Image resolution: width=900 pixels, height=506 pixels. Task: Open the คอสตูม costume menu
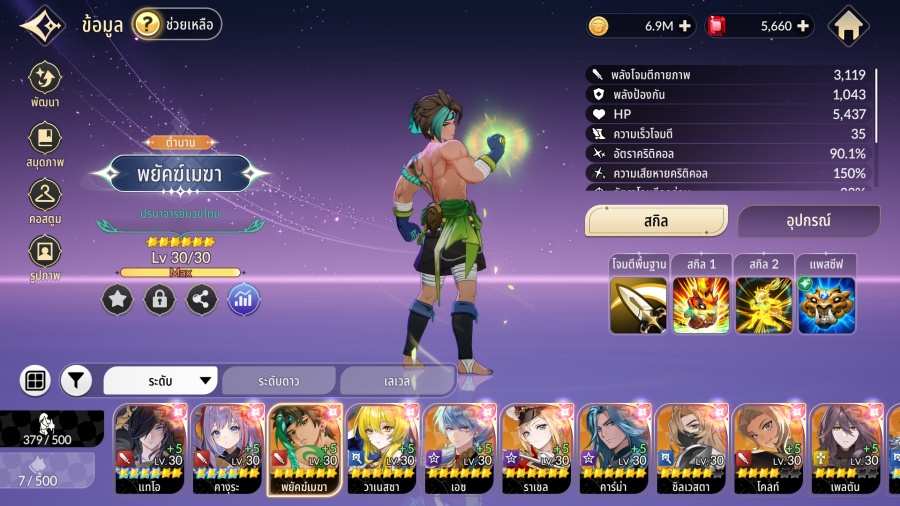(x=45, y=203)
